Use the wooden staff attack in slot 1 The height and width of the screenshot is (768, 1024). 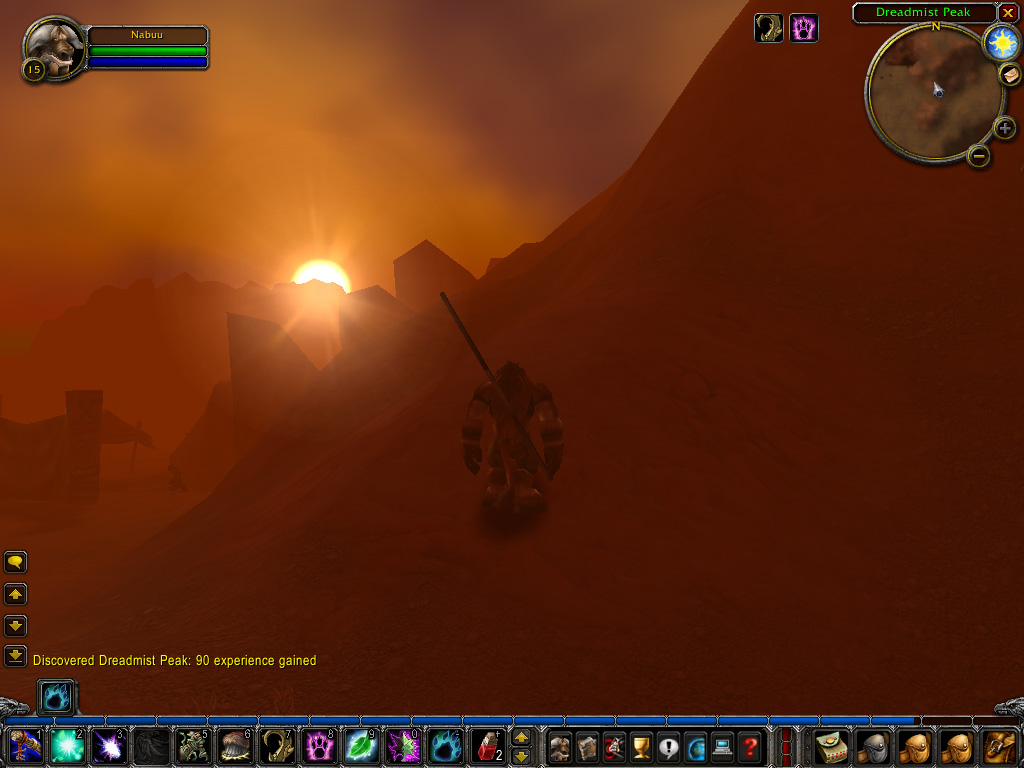coord(25,746)
